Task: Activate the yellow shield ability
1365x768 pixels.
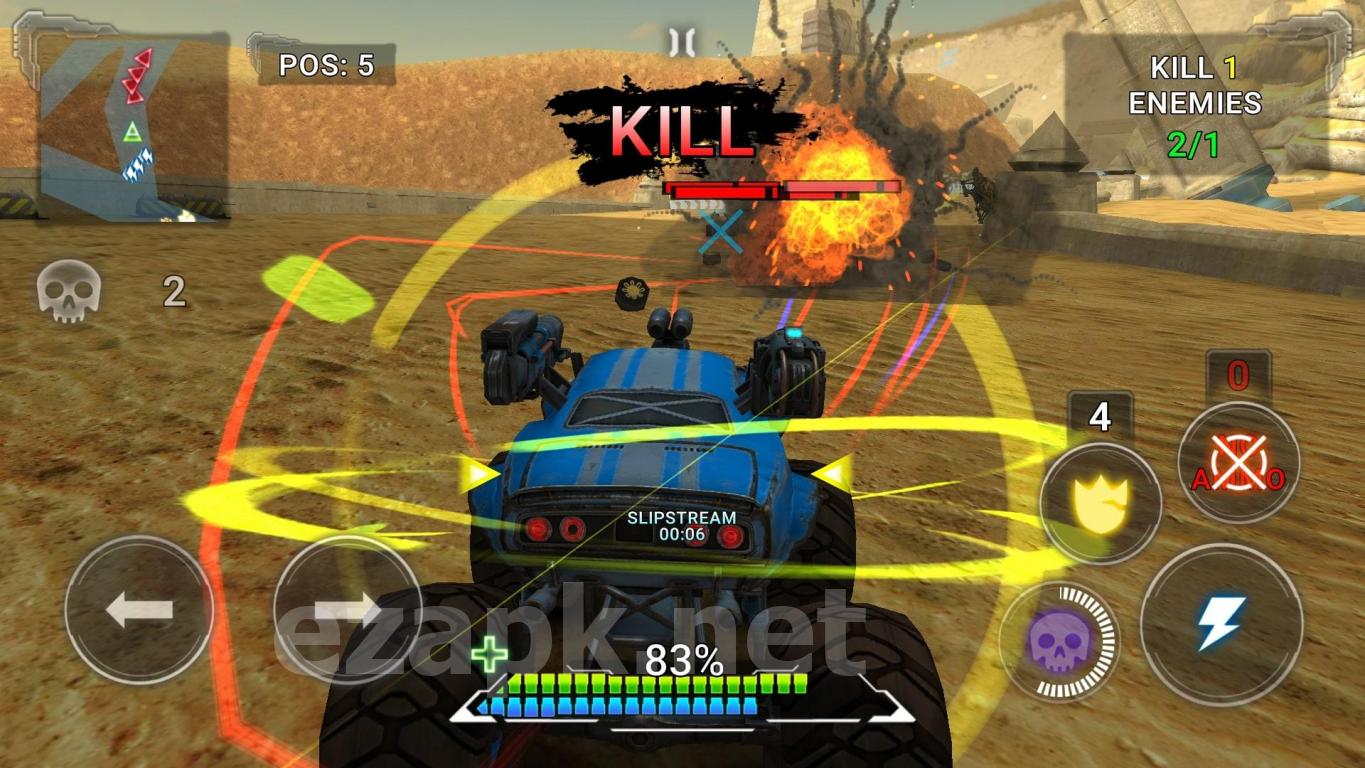Action: 1100,503
